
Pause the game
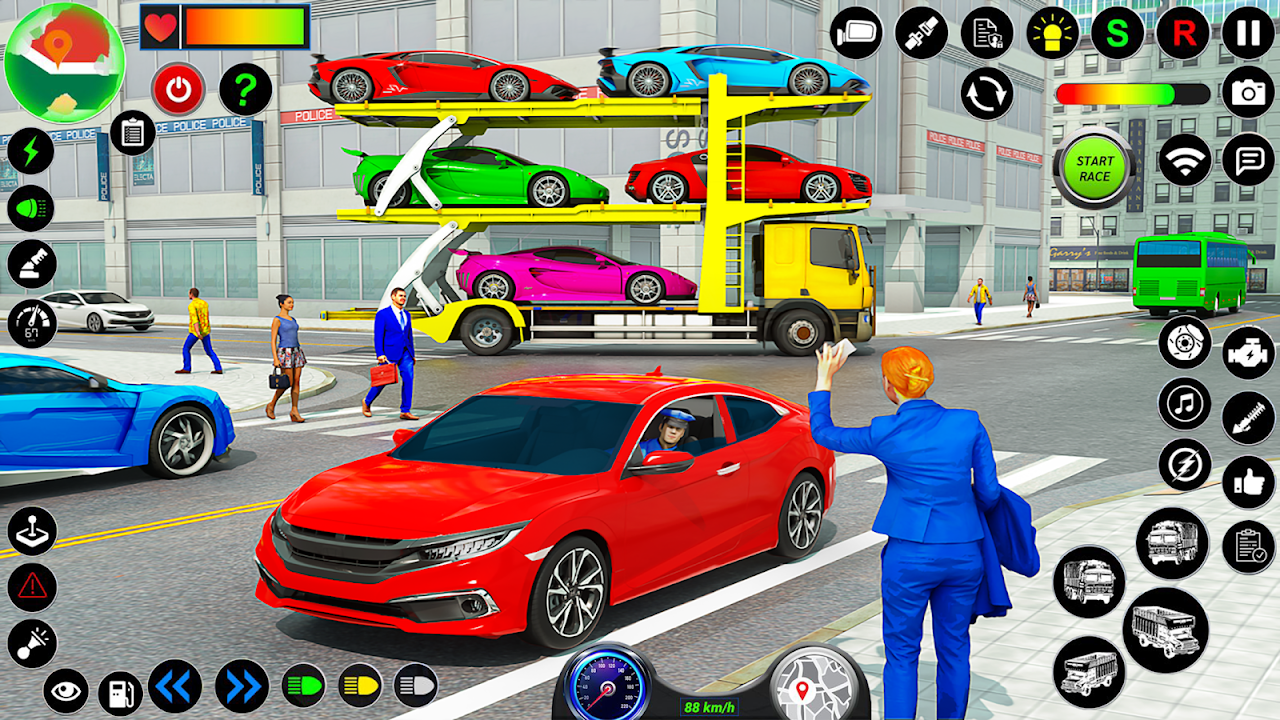1248,33
